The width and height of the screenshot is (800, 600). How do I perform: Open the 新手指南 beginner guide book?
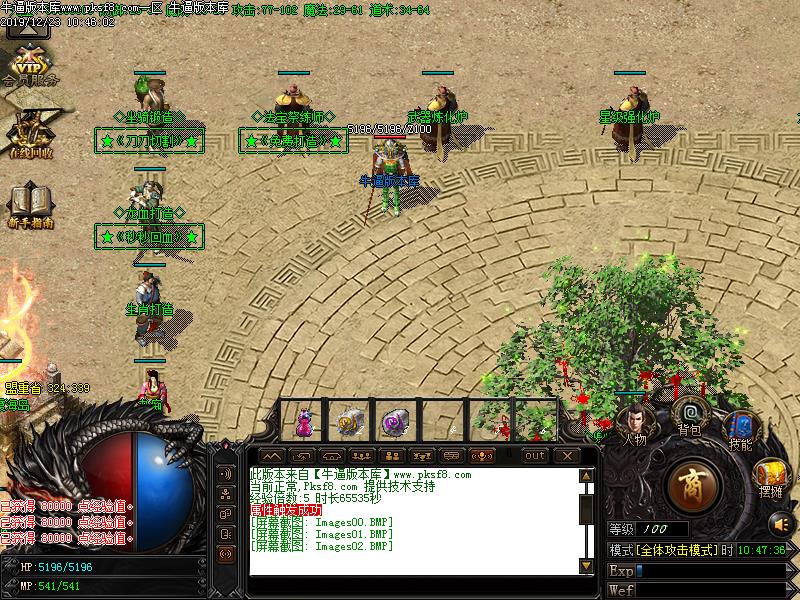[30, 204]
